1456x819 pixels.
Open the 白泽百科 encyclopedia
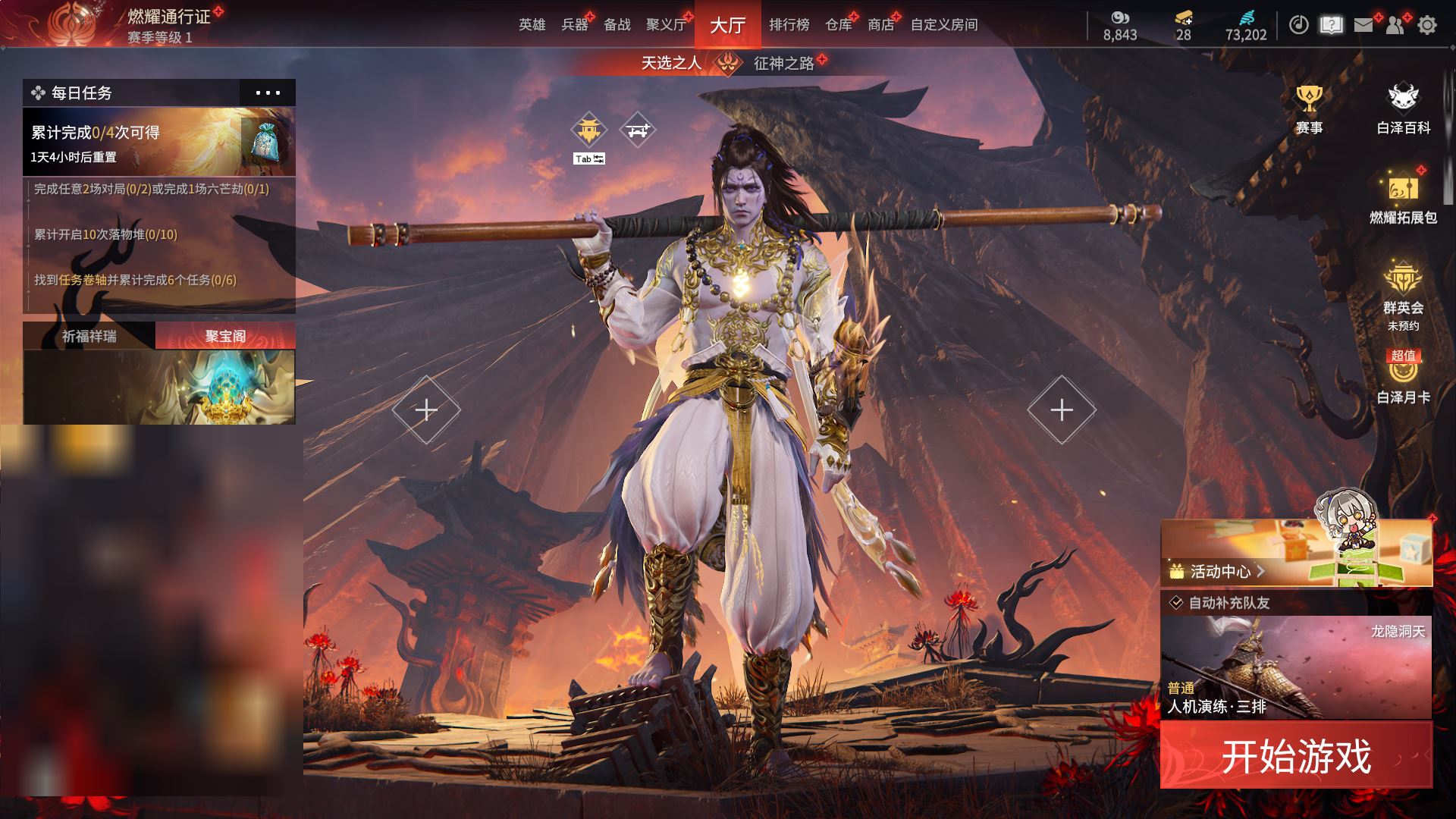coord(1403,110)
